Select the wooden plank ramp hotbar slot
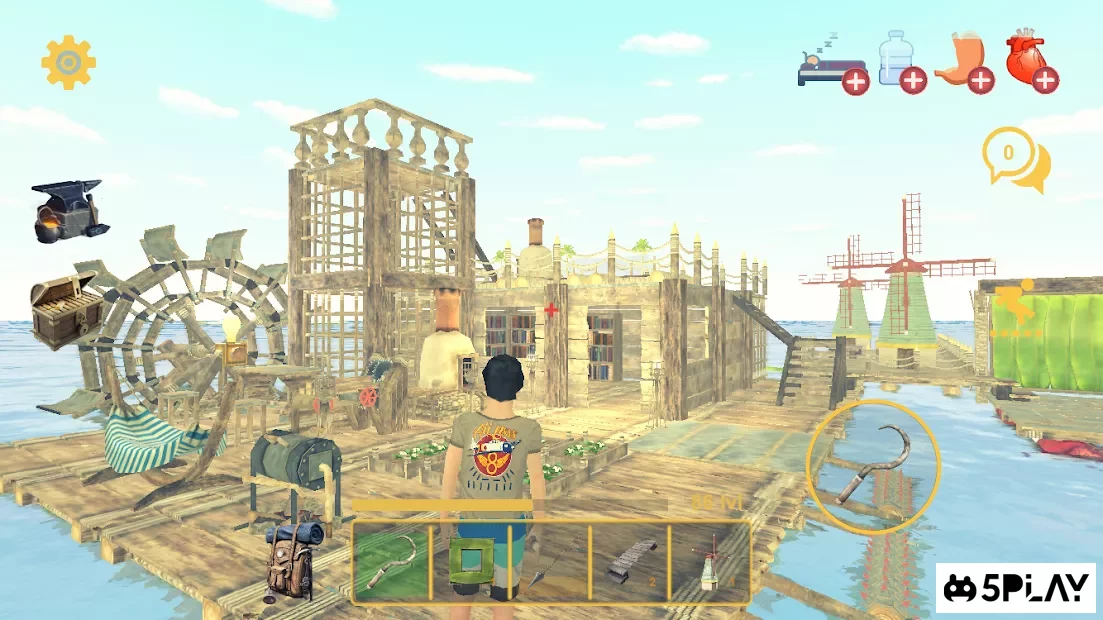 pyautogui.click(x=630, y=563)
